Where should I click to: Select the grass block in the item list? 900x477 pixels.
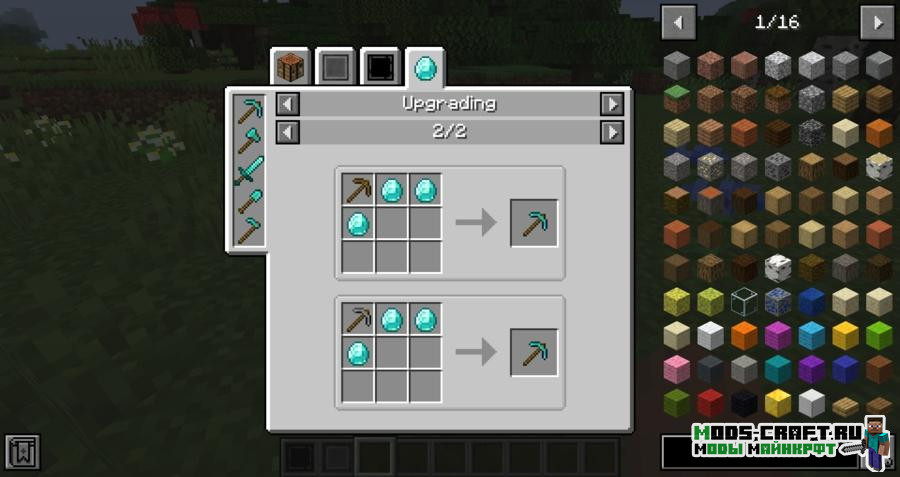(677, 98)
